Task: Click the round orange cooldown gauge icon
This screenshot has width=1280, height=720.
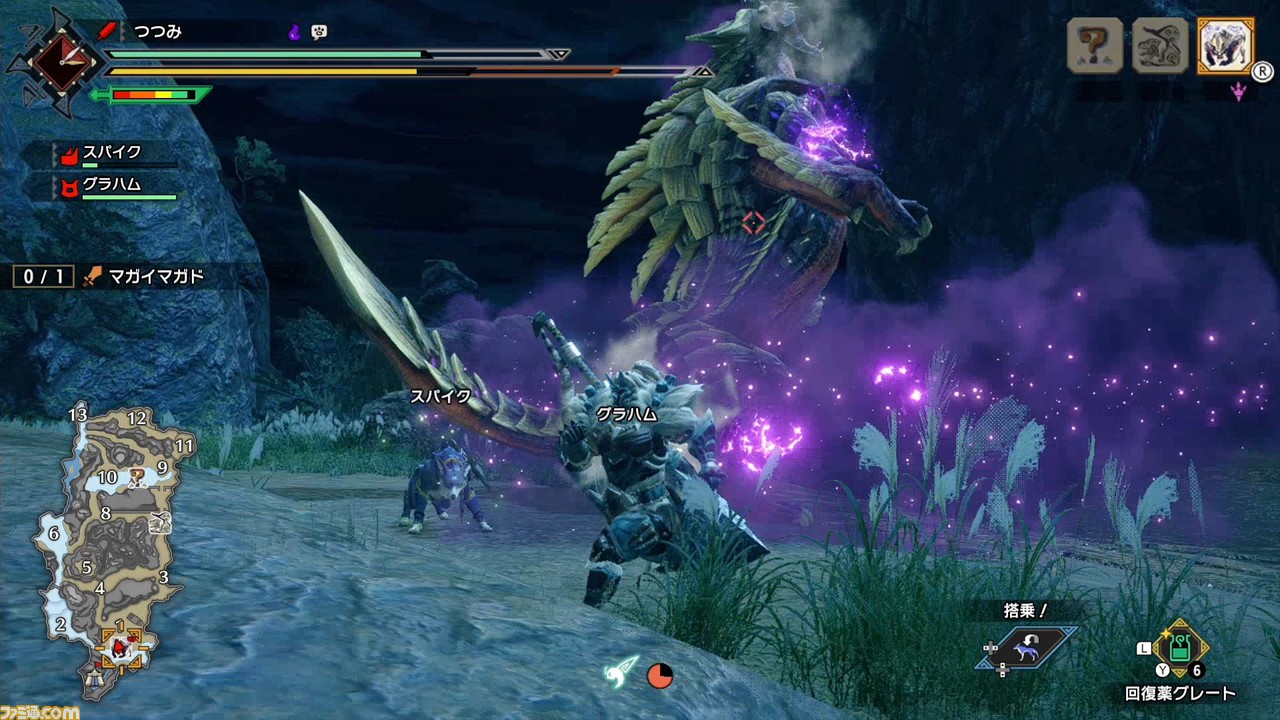Action: coord(660,676)
